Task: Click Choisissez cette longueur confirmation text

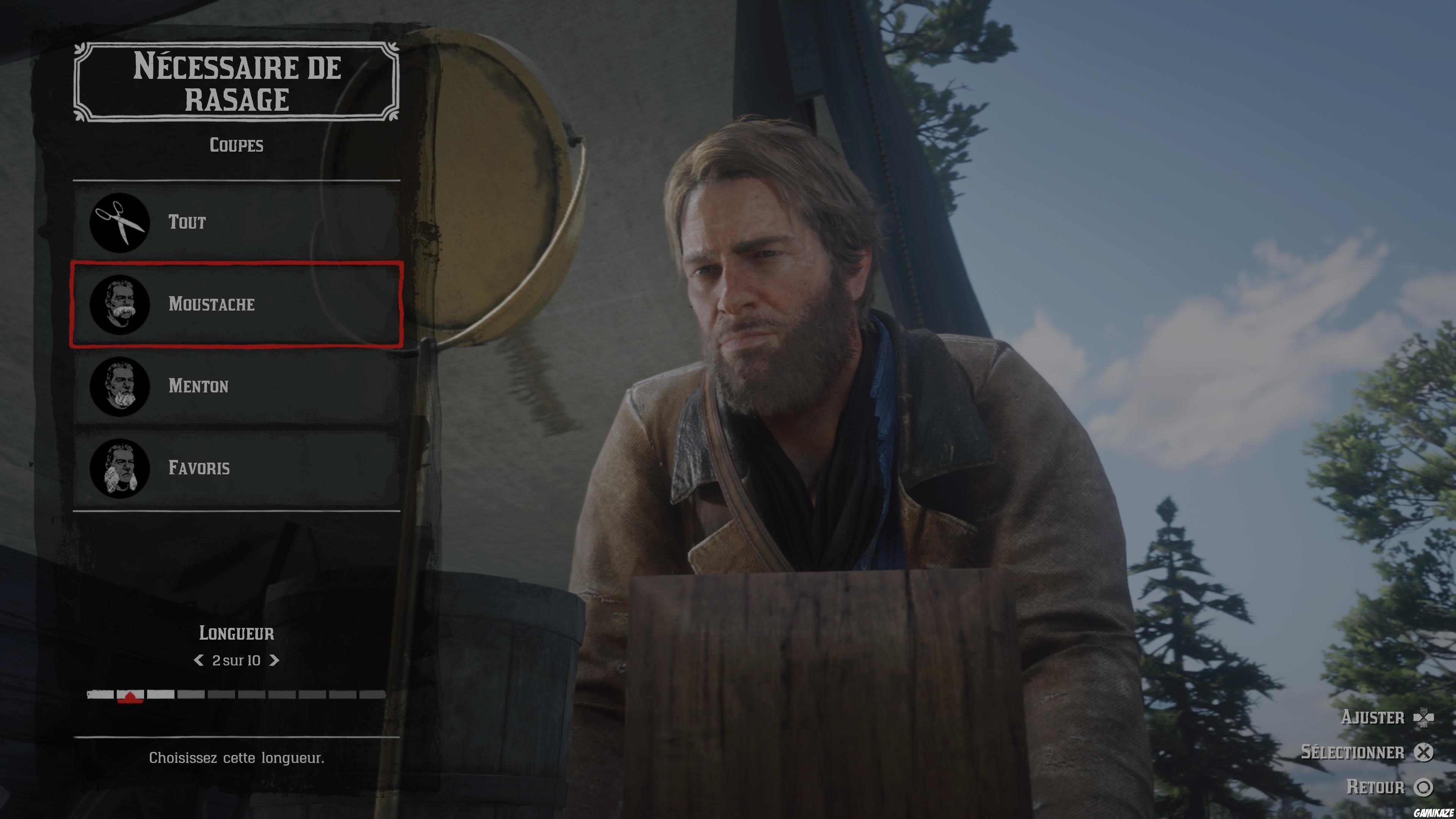Action: (237, 758)
